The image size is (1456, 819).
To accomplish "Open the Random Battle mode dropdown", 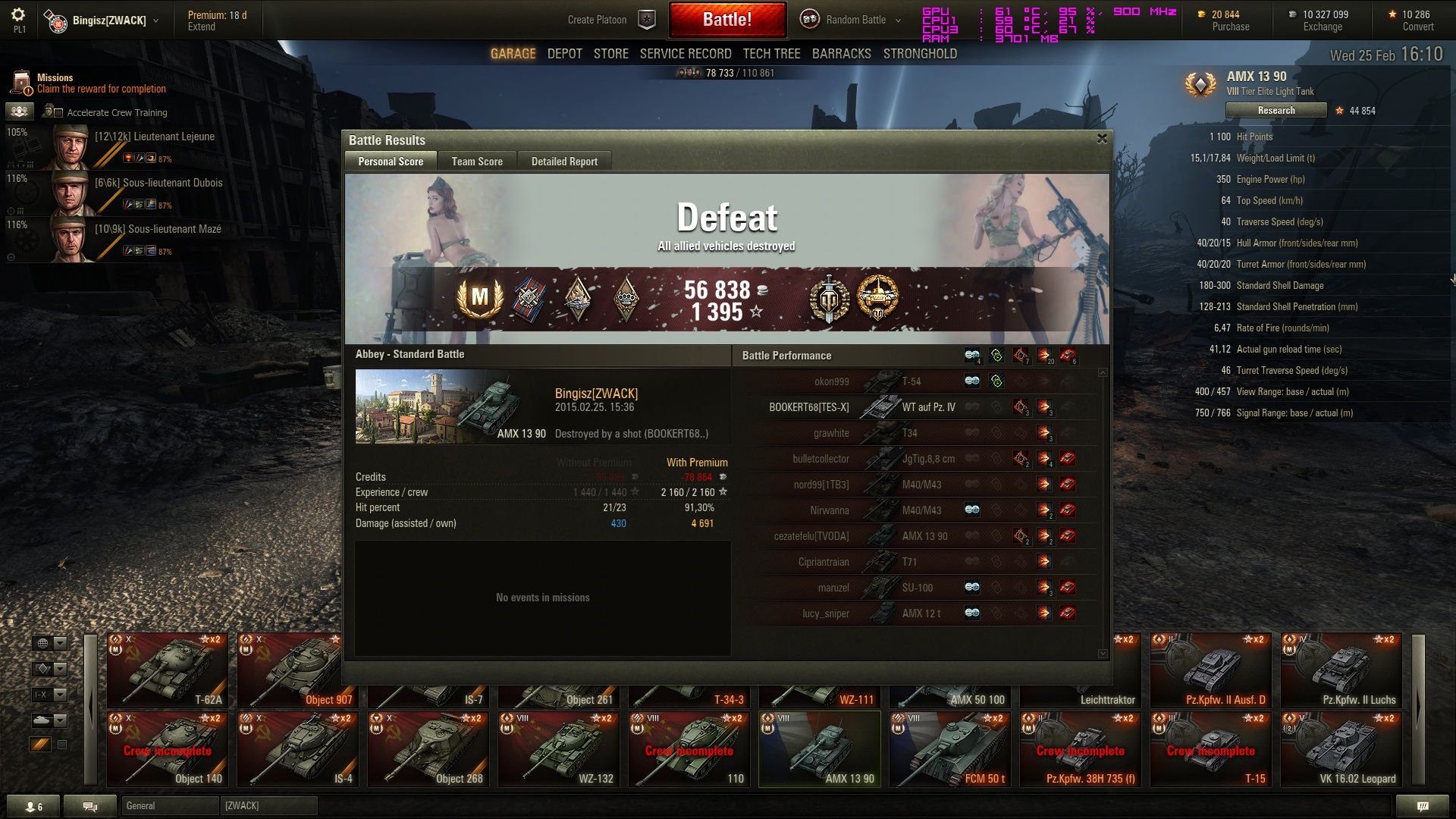I will coord(855,20).
